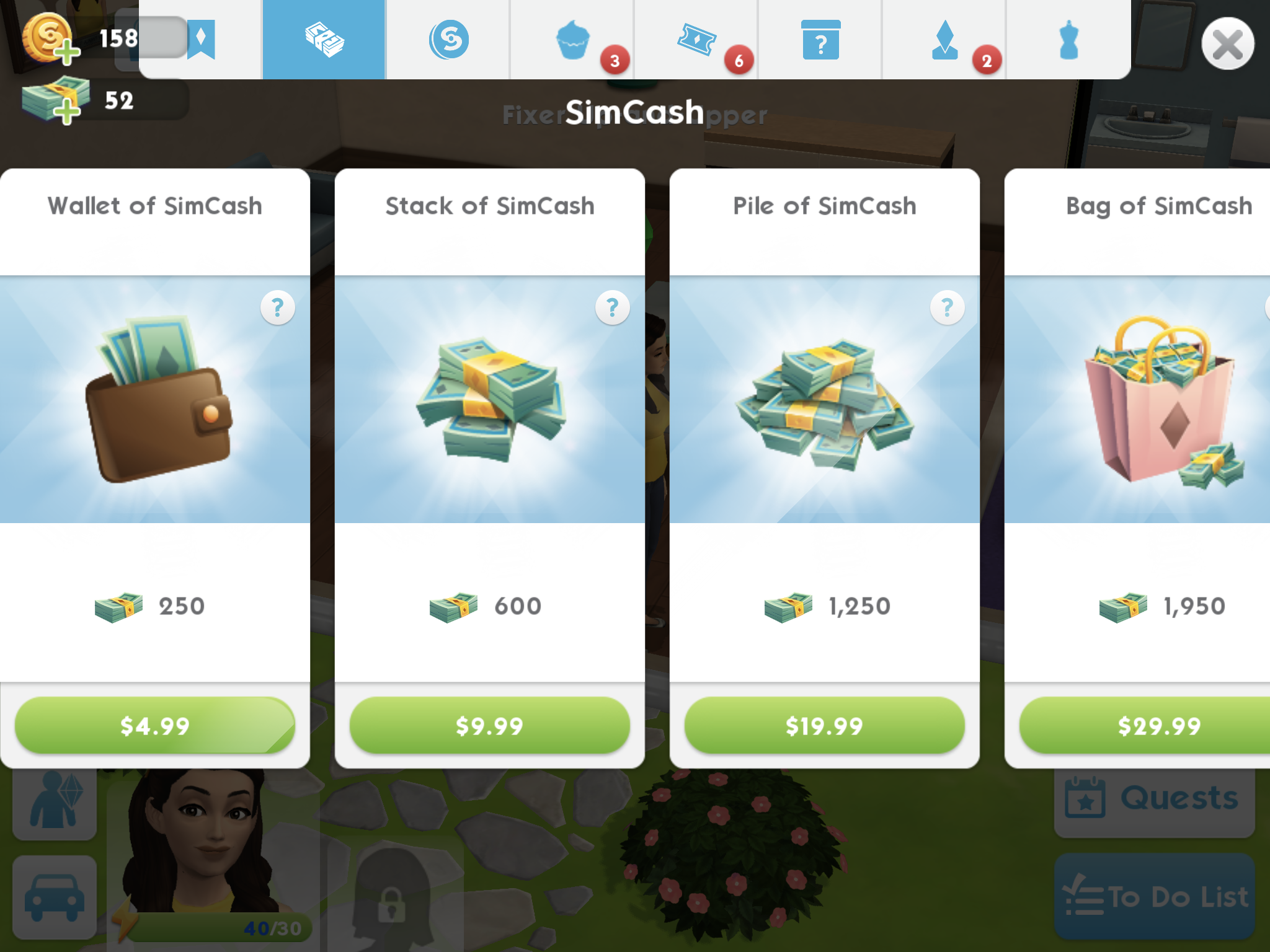Purchase Stack of SimCash for $9.99
The width and height of the screenshot is (1270, 952).
490,725
